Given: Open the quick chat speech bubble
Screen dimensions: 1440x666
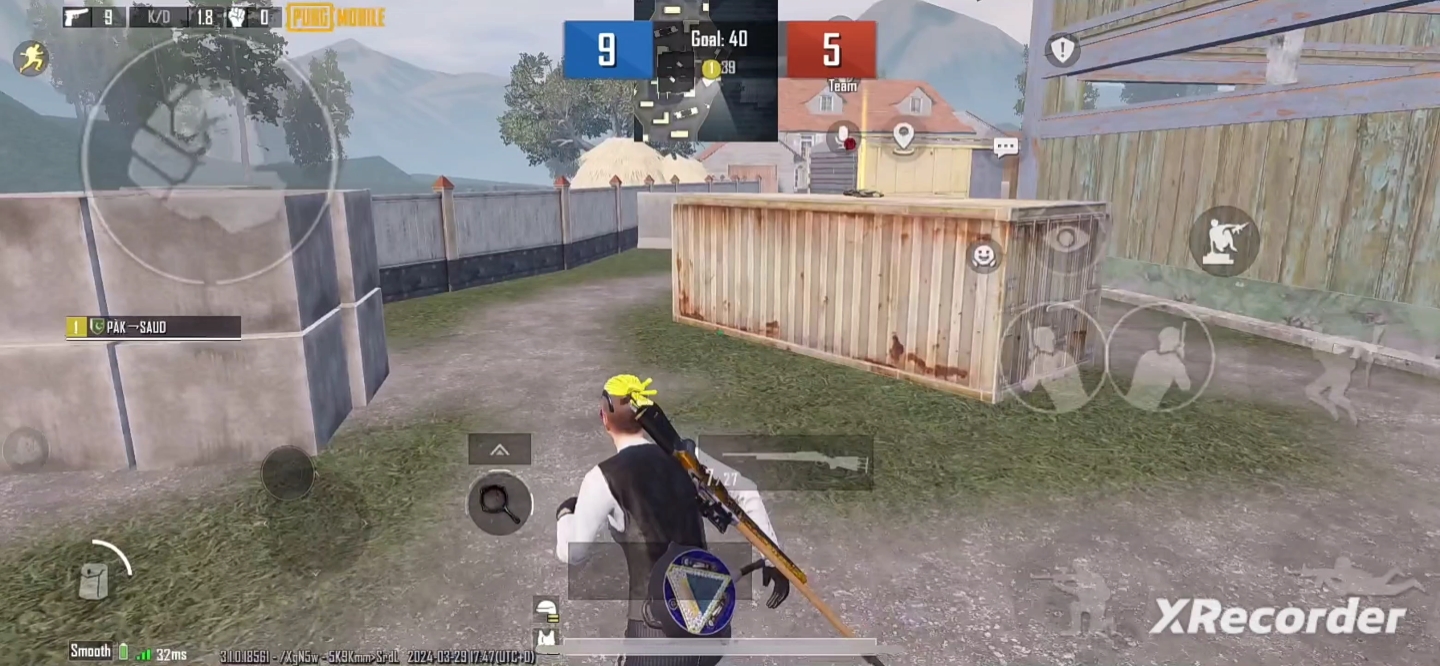Looking at the screenshot, I should click(x=1005, y=147).
